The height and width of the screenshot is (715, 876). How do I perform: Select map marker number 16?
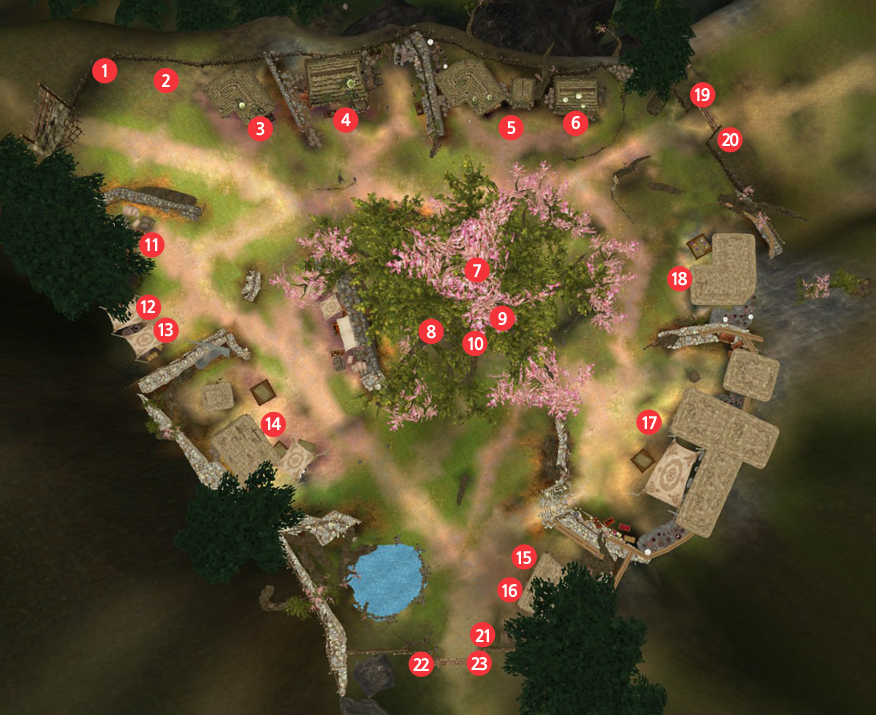[509, 591]
